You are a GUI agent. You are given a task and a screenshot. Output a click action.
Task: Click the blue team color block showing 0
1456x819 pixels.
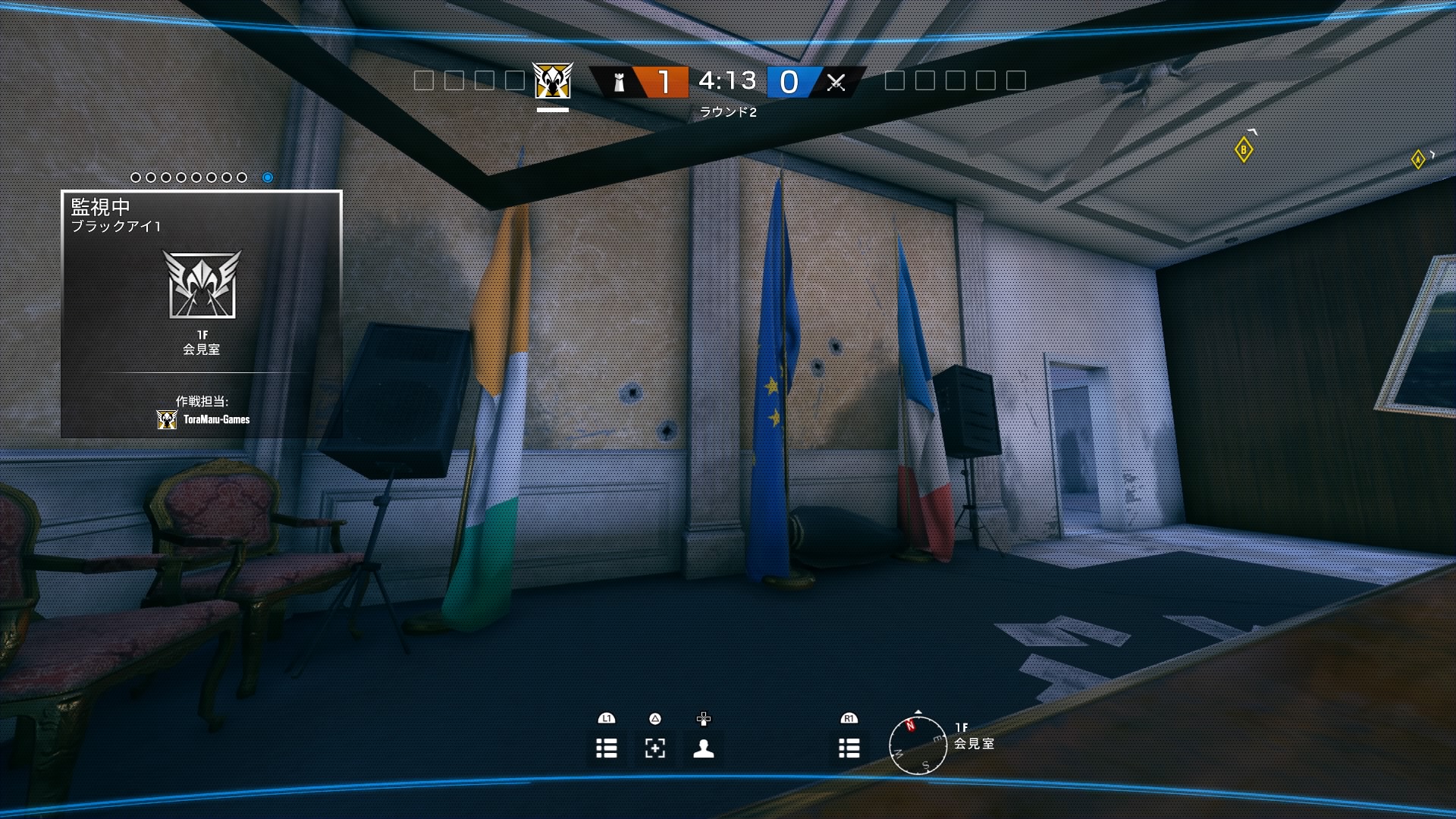tap(789, 81)
